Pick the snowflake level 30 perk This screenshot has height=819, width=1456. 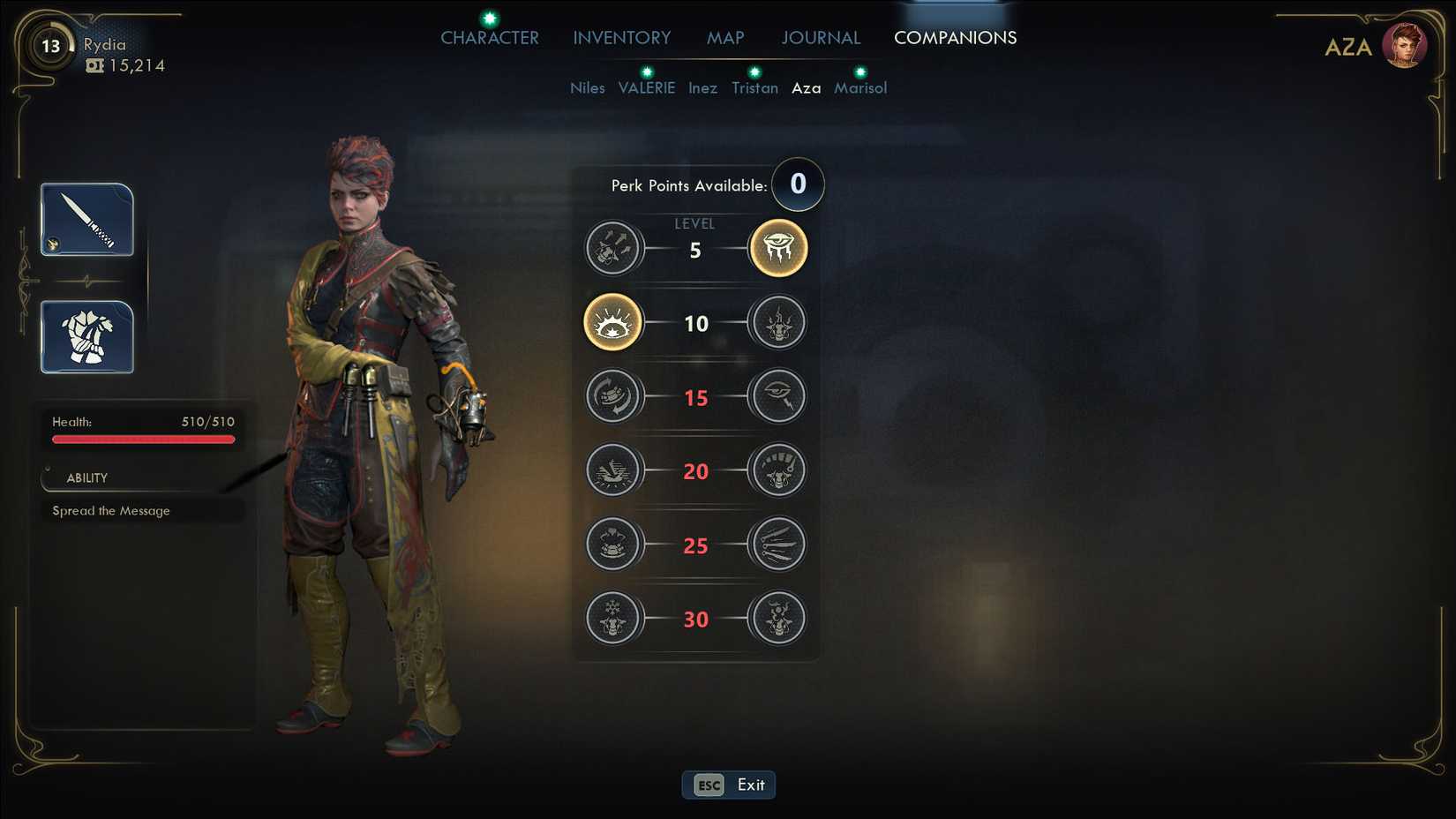pyautogui.click(x=612, y=618)
